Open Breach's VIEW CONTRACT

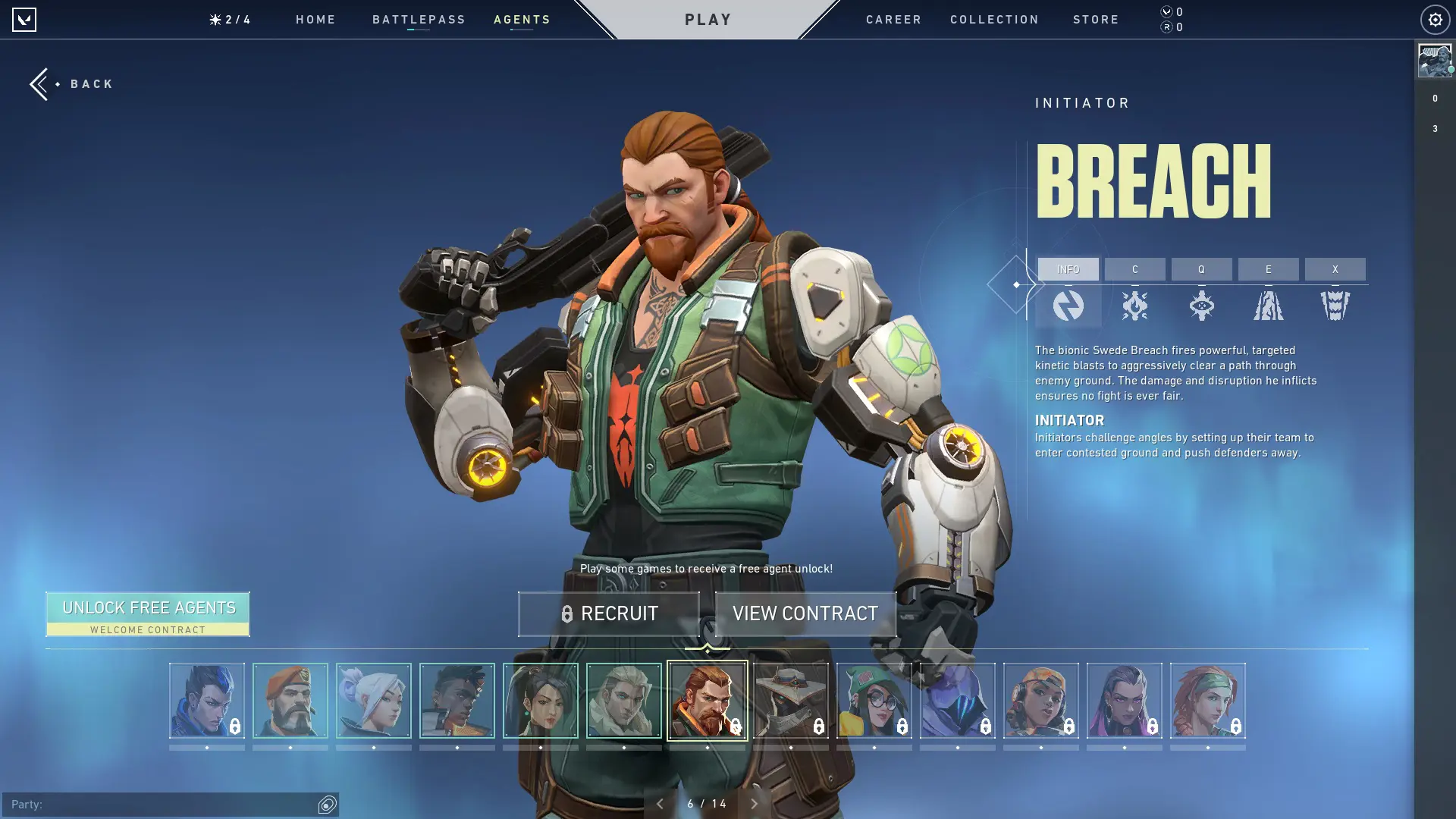pyautogui.click(x=805, y=613)
